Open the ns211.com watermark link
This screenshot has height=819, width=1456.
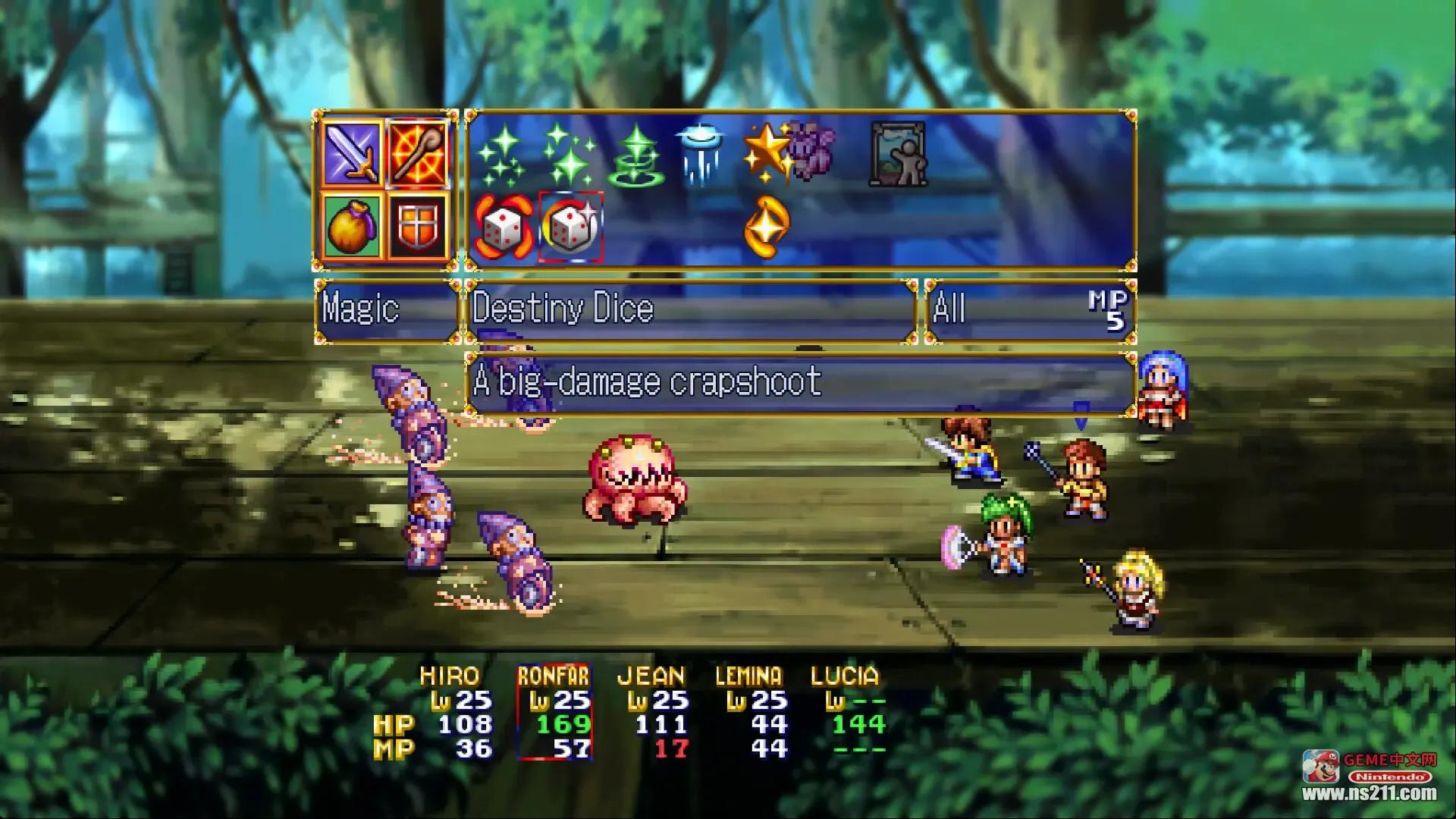[1370, 793]
